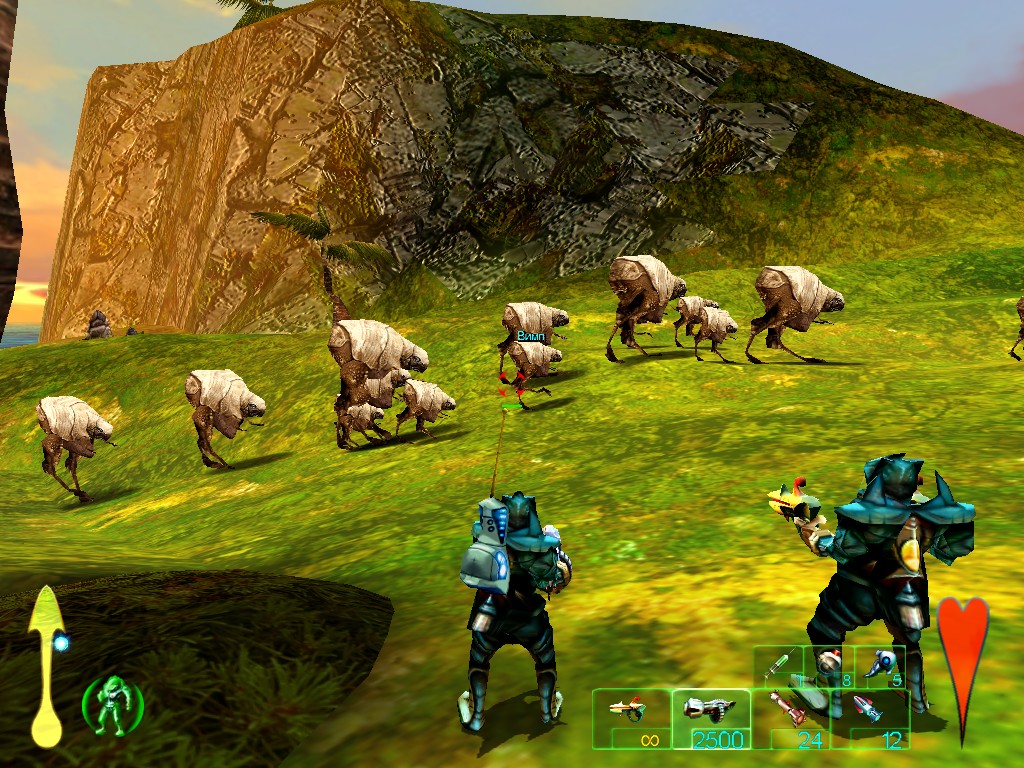Viewport: 1024px width, 768px height.
Task: Choose the rocket launcher with 24 ammo
Action: 789,712
